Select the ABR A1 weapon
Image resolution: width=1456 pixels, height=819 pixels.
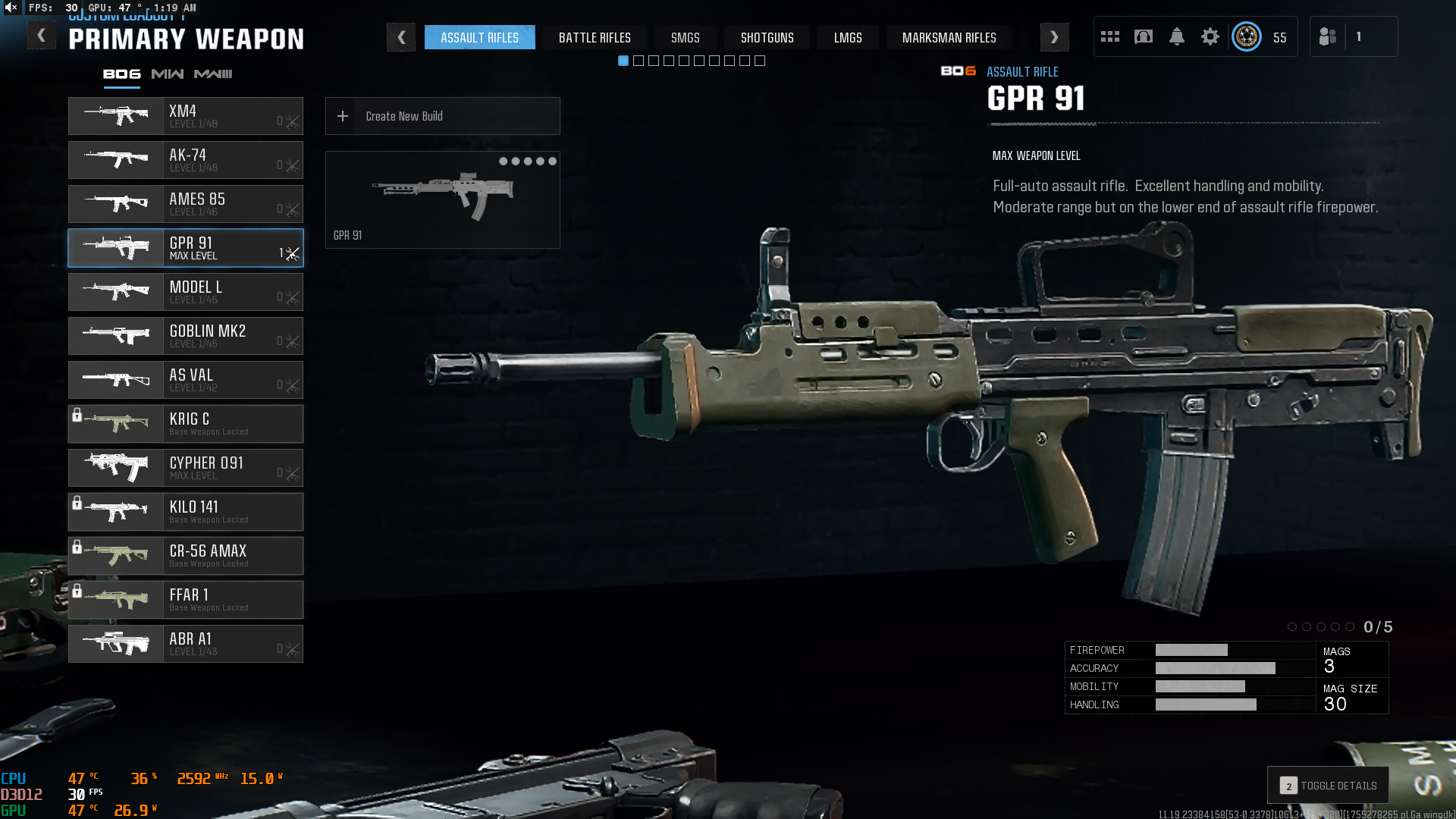[185, 644]
